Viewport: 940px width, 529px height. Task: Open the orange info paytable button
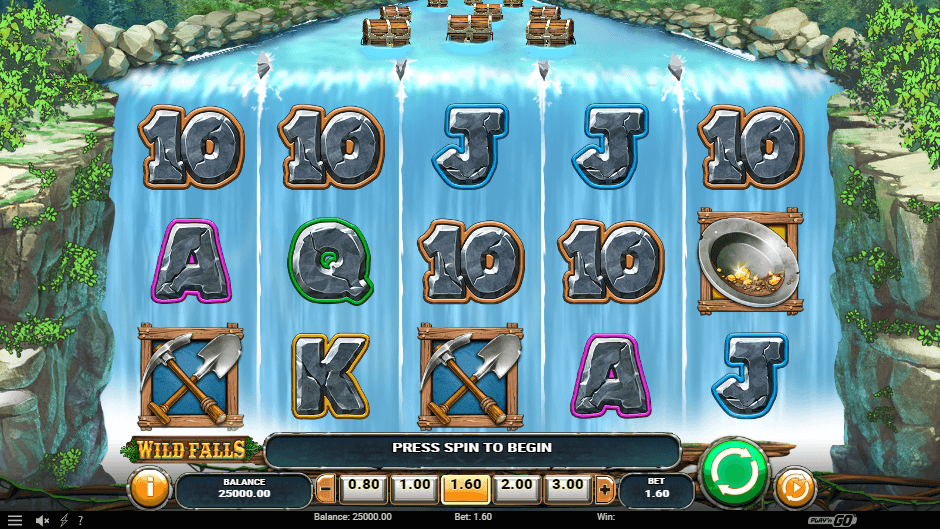[149, 489]
